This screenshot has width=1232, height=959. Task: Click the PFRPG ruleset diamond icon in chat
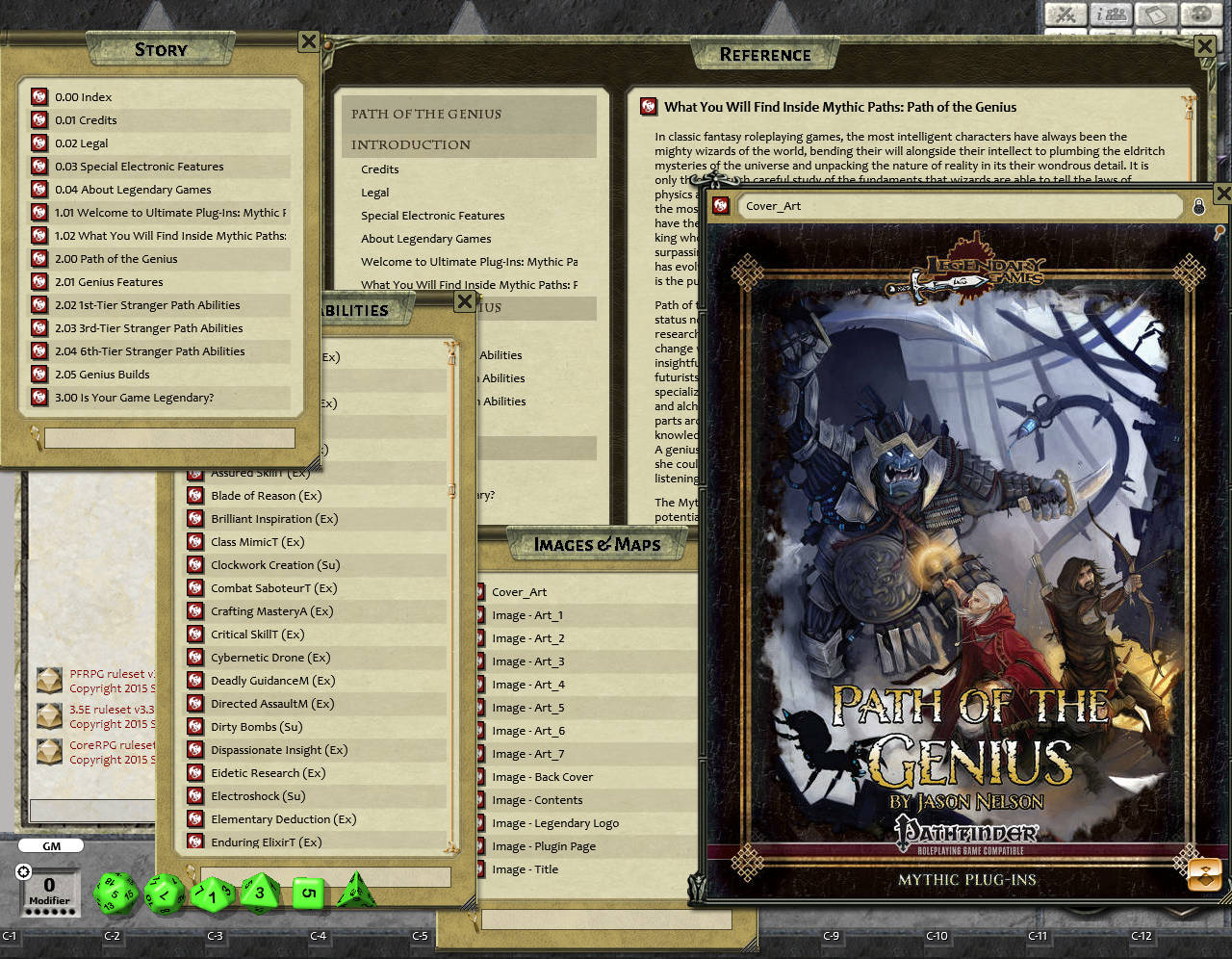point(49,679)
